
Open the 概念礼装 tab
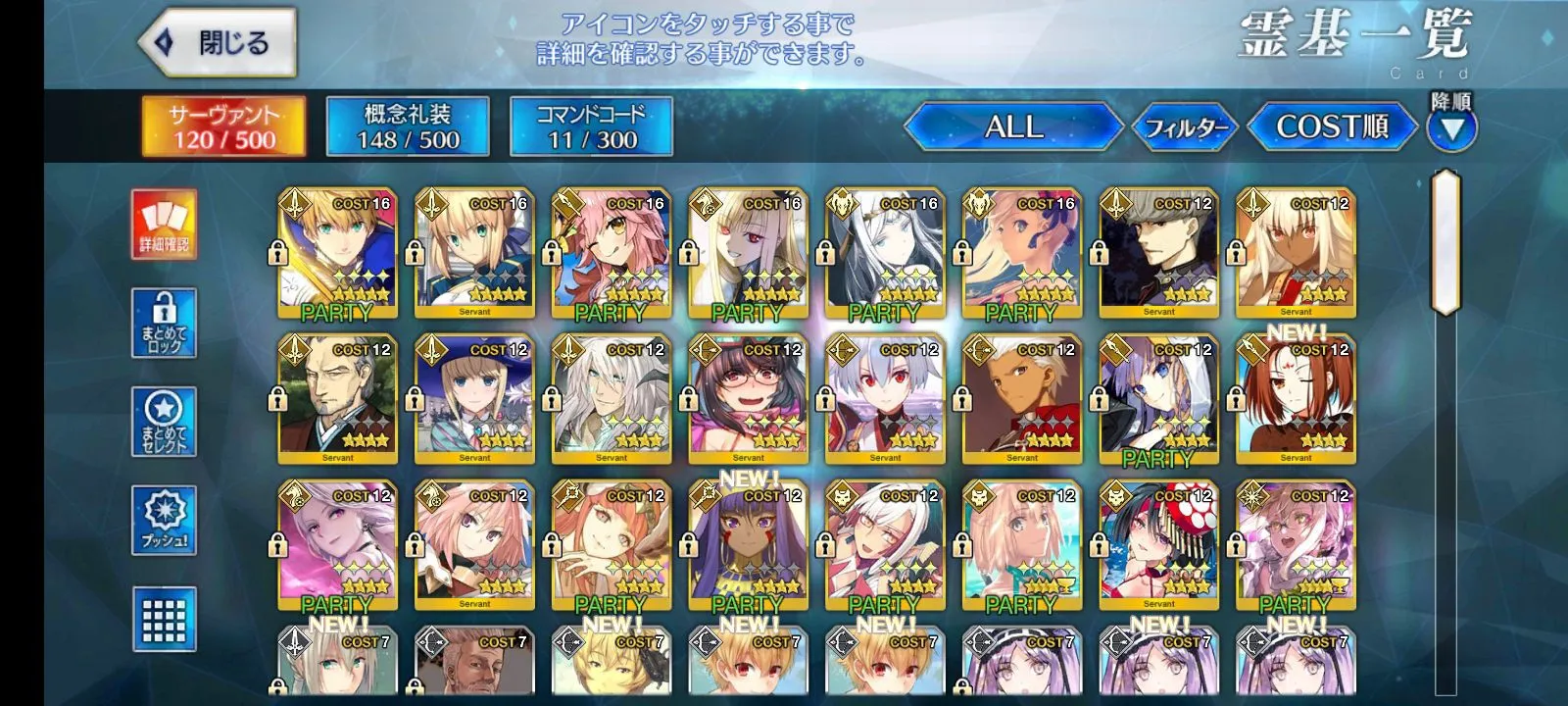[407, 126]
